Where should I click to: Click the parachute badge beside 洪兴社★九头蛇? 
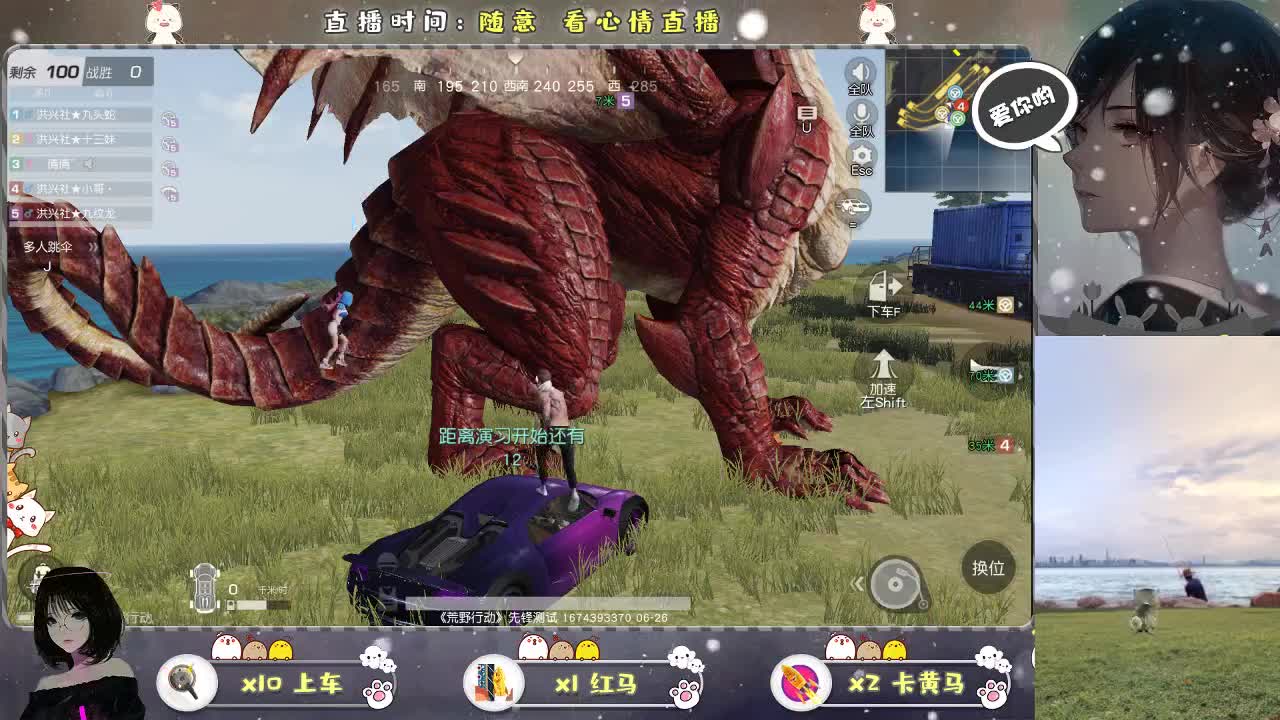coord(168,120)
